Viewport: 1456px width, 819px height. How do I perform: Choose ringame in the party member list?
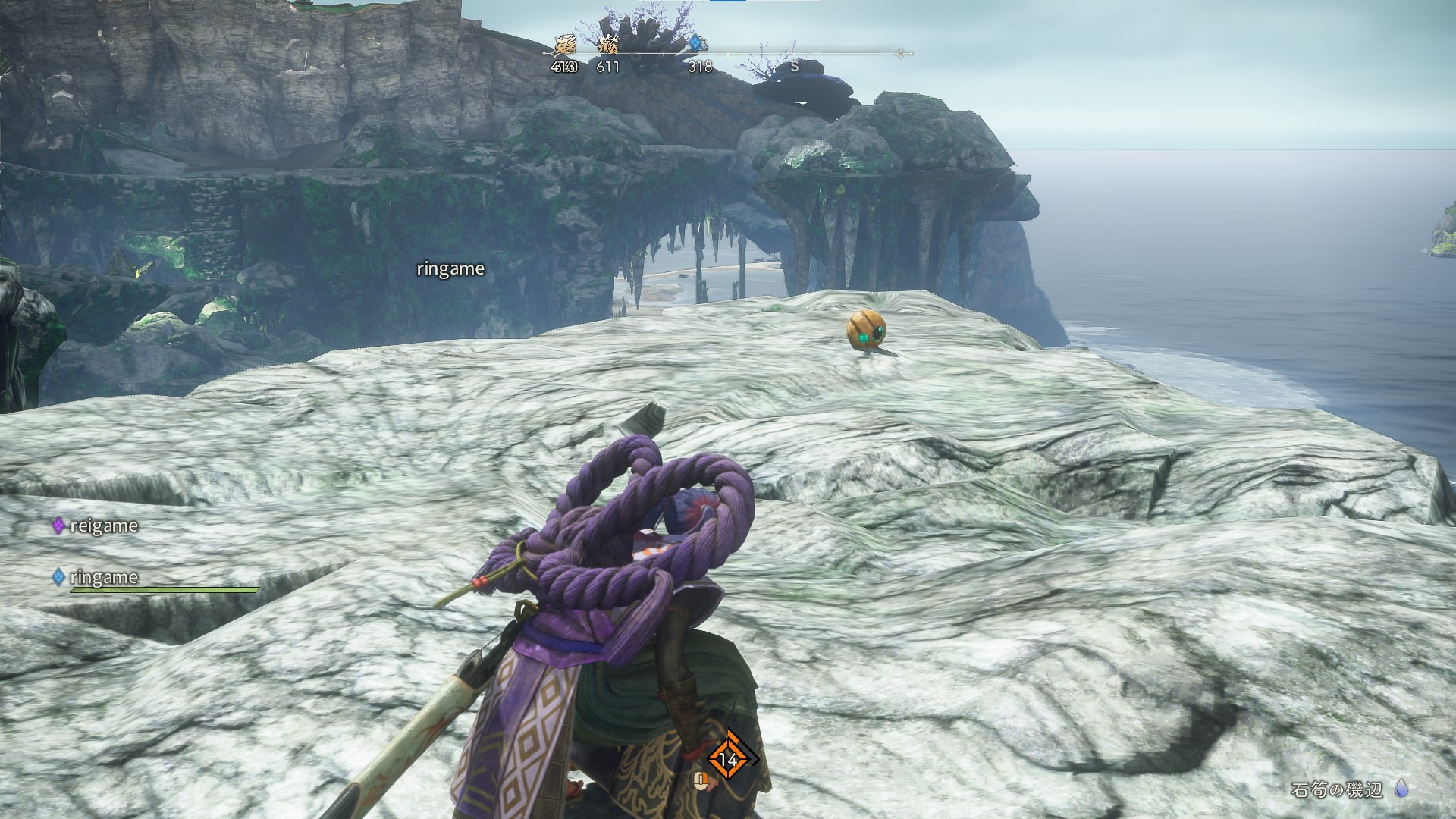pos(103,577)
